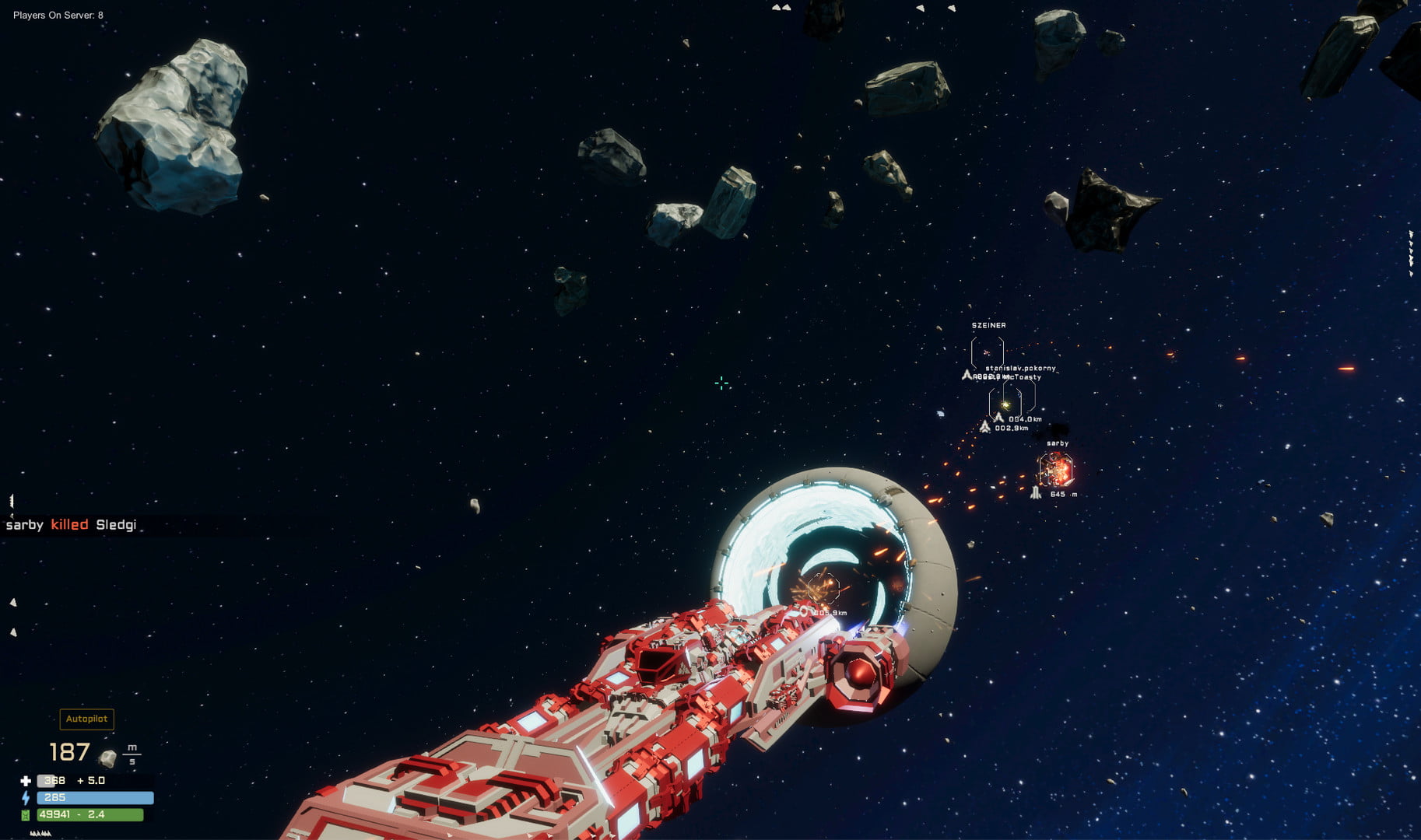Select the sarby target marker
1421x840 pixels.
[x=1056, y=470]
